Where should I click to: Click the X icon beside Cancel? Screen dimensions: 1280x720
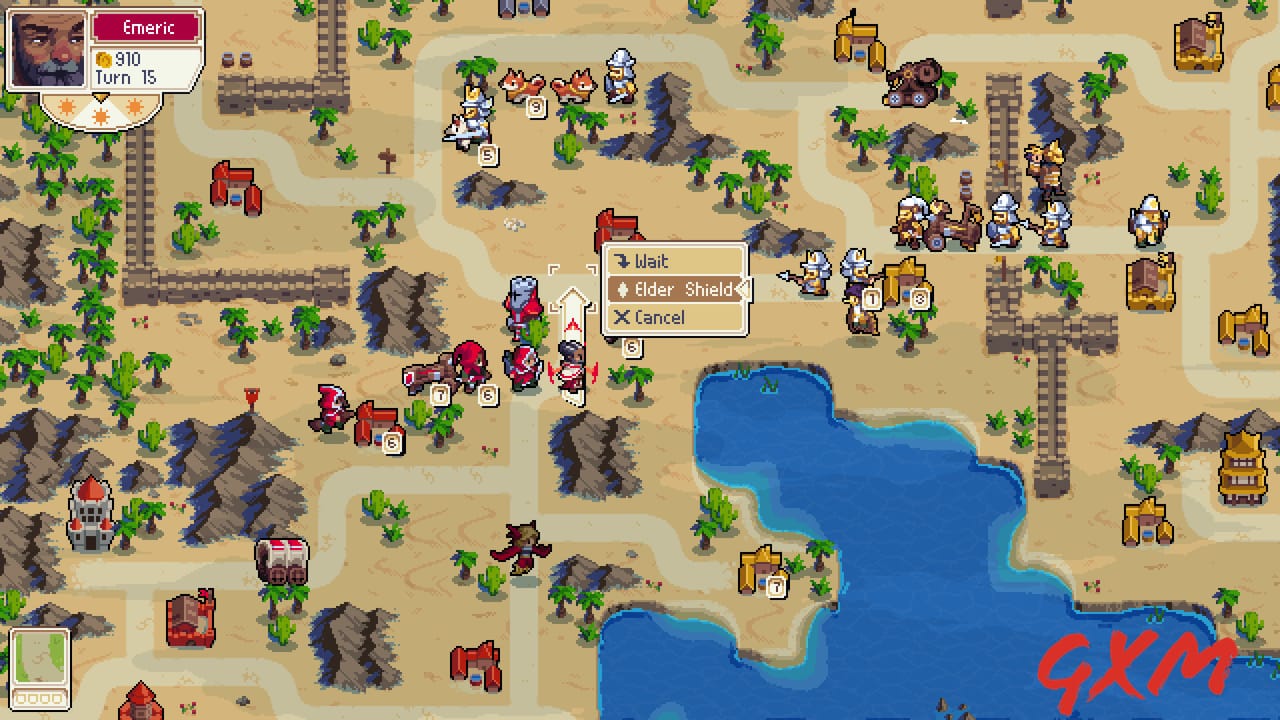point(622,317)
